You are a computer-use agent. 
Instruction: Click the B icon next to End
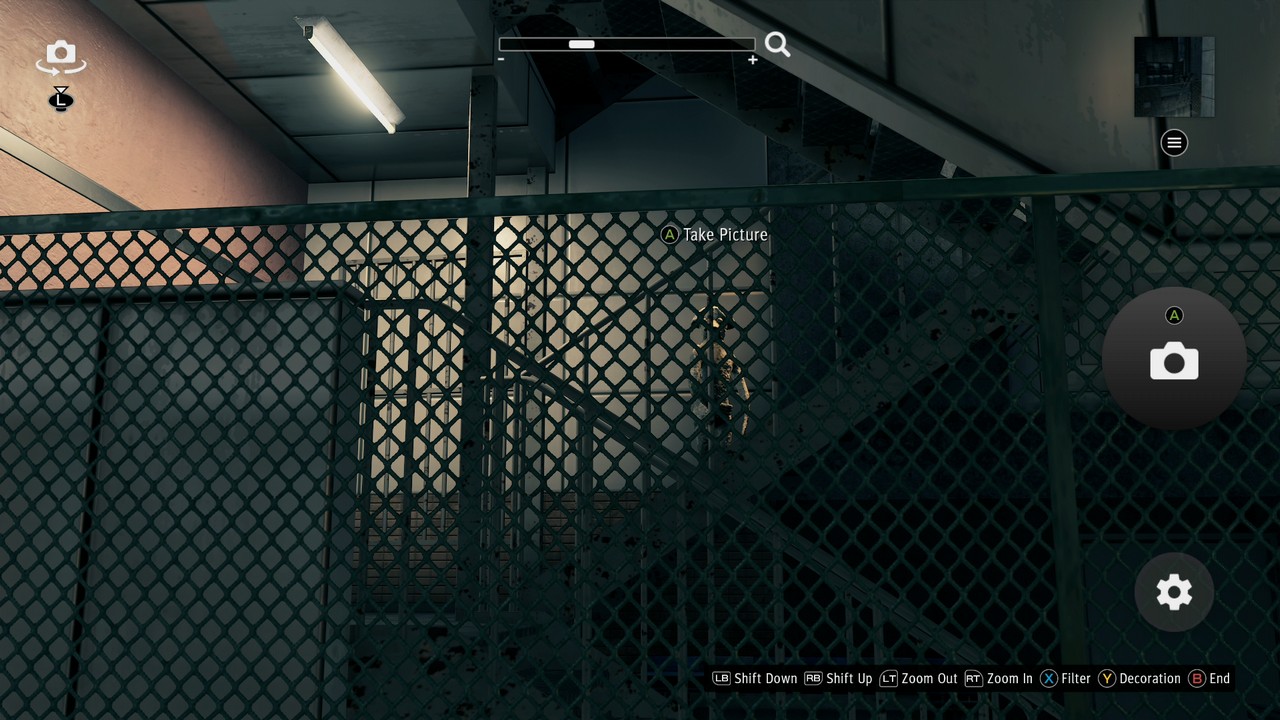pos(1197,678)
